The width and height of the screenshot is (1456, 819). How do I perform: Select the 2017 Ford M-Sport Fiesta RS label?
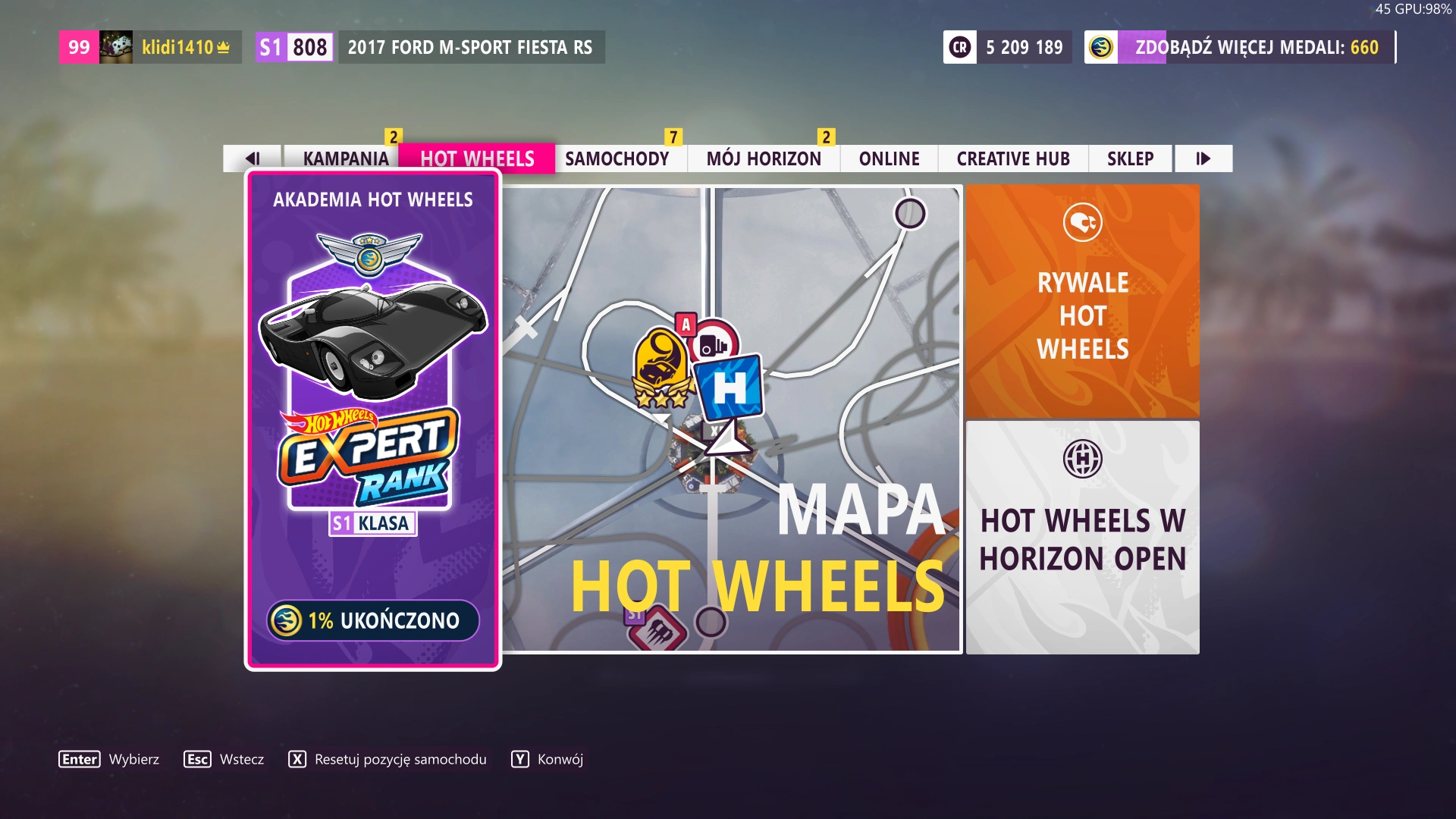click(469, 47)
